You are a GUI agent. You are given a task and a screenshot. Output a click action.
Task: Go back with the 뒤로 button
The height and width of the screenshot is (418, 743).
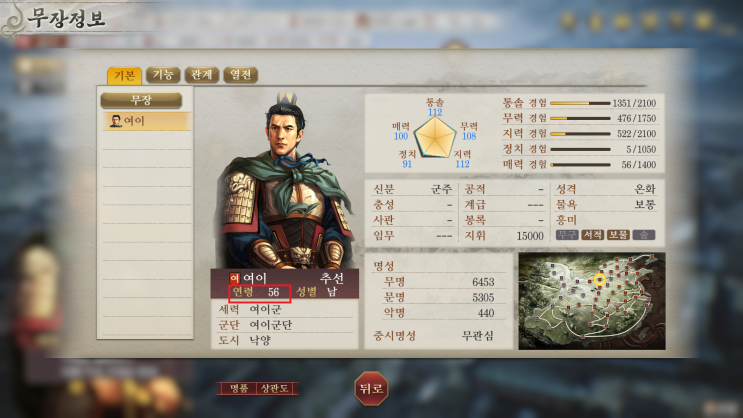(370, 388)
